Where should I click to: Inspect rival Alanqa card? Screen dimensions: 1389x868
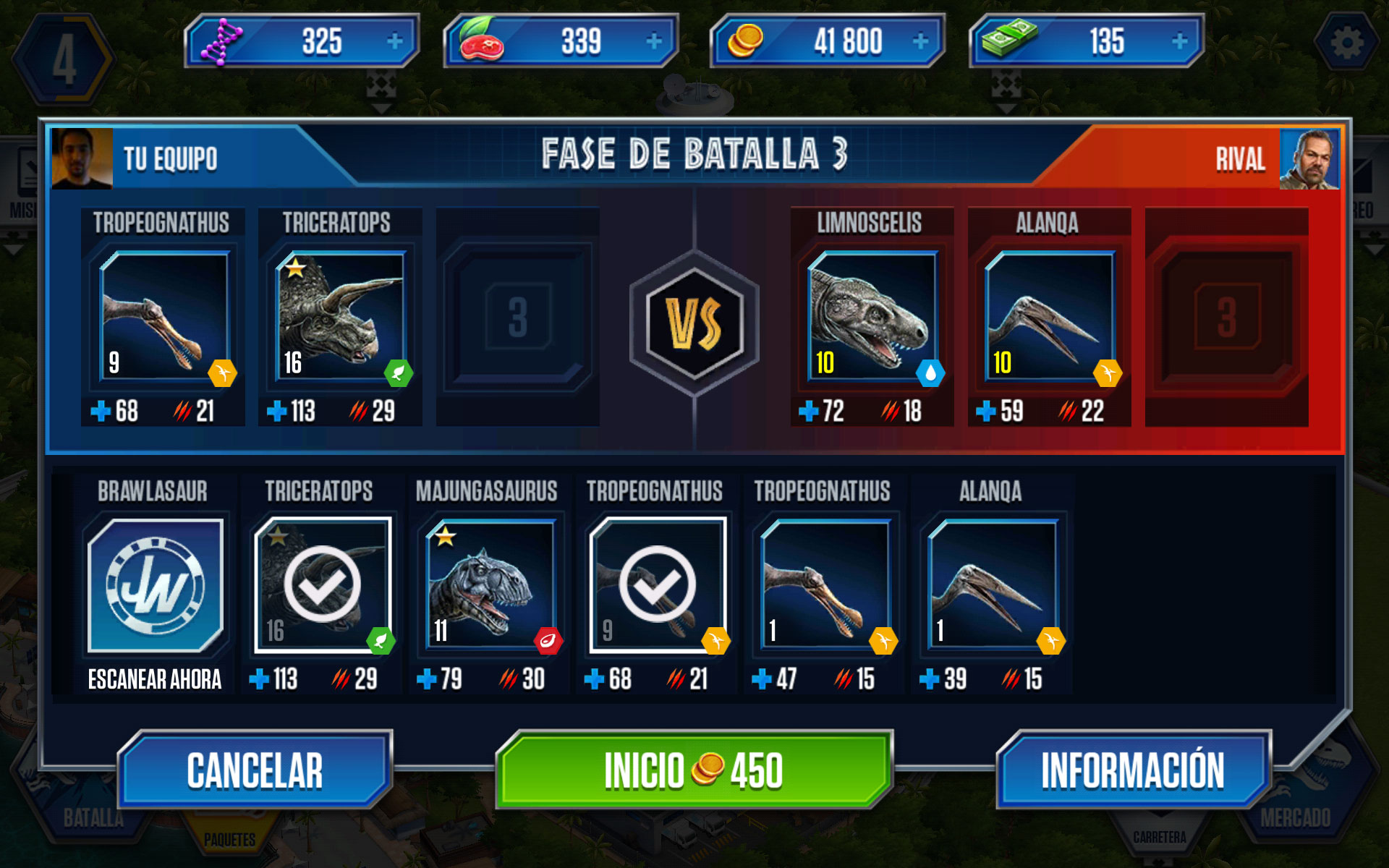[1049, 316]
